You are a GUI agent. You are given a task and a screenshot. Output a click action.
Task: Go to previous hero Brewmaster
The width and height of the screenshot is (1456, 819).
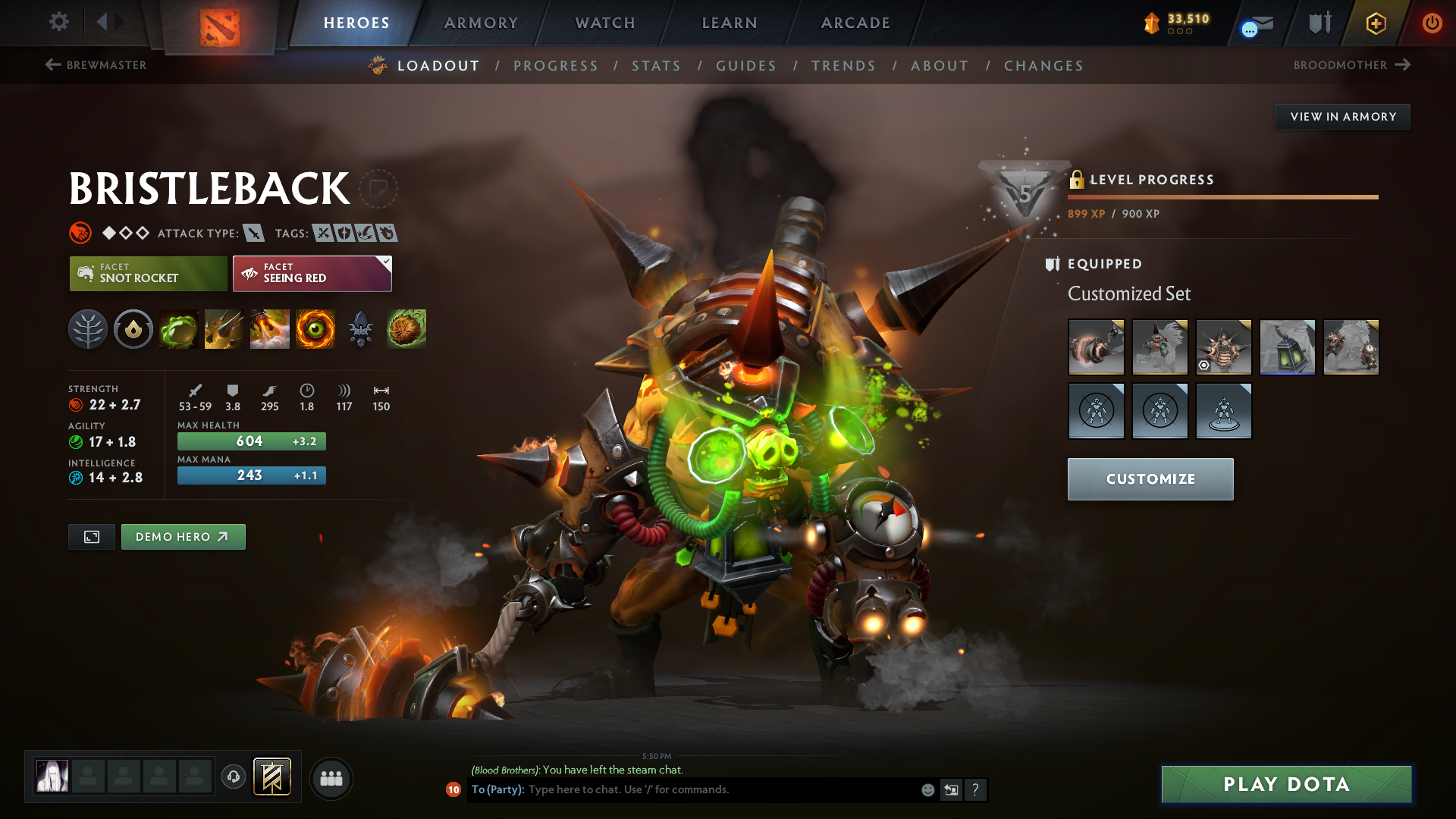96,65
